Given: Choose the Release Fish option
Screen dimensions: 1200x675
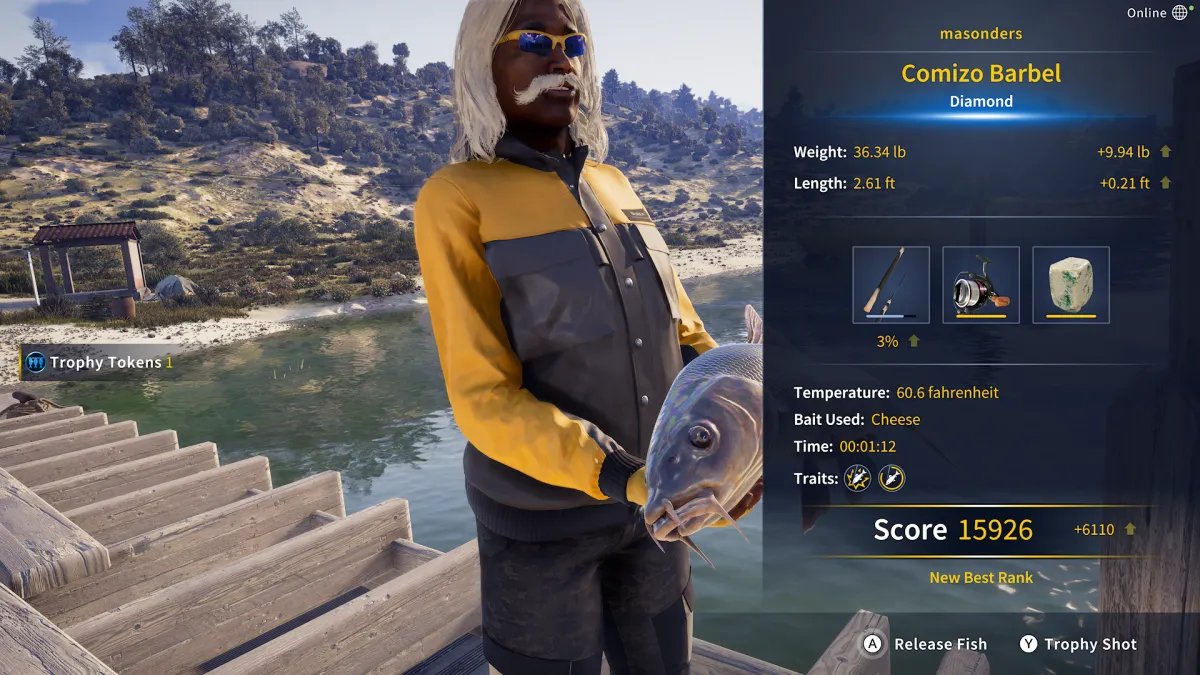Looking at the screenshot, I should [925, 644].
